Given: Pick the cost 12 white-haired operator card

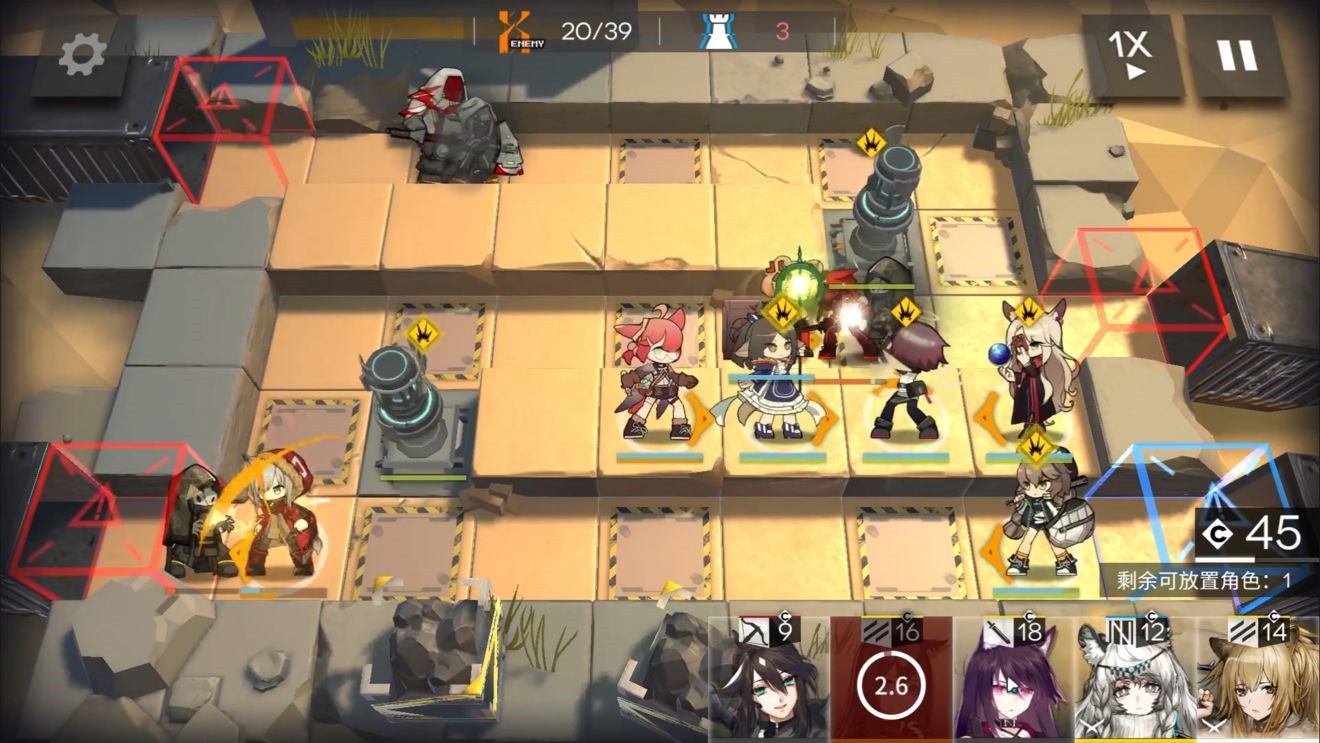Looking at the screenshot, I should point(1135,682).
